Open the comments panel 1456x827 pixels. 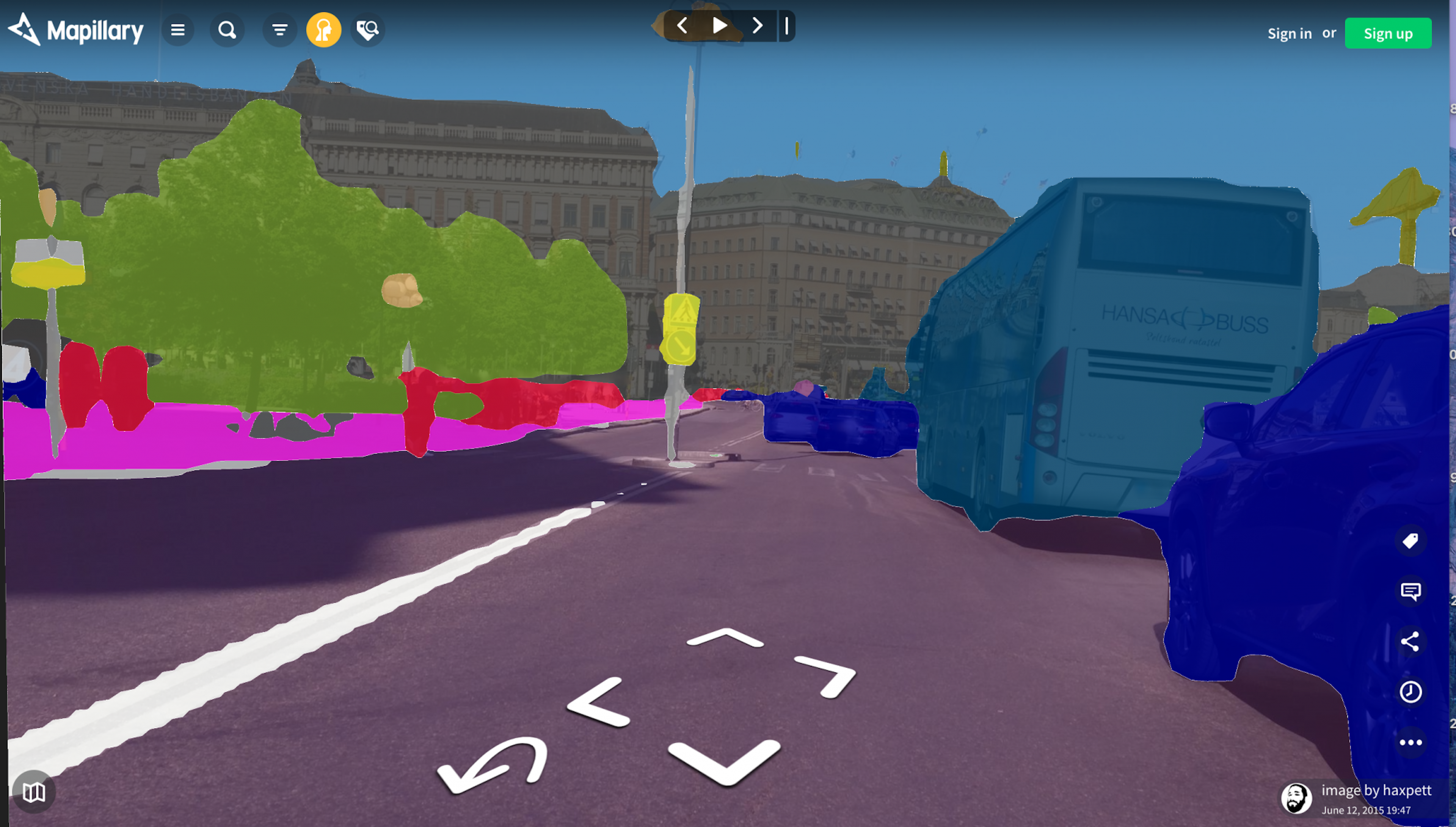point(1410,591)
